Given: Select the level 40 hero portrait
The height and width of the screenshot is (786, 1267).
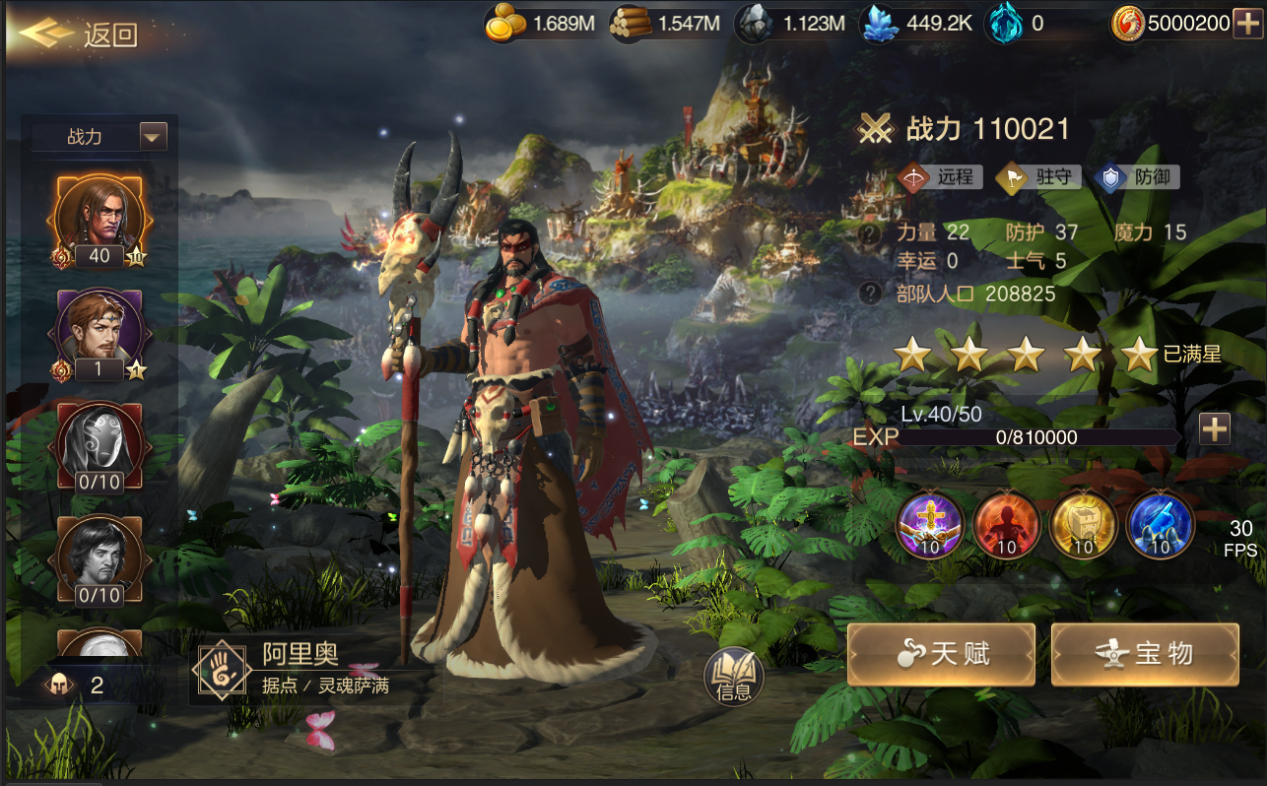Looking at the screenshot, I should pyautogui.click(x=99, y=218).
